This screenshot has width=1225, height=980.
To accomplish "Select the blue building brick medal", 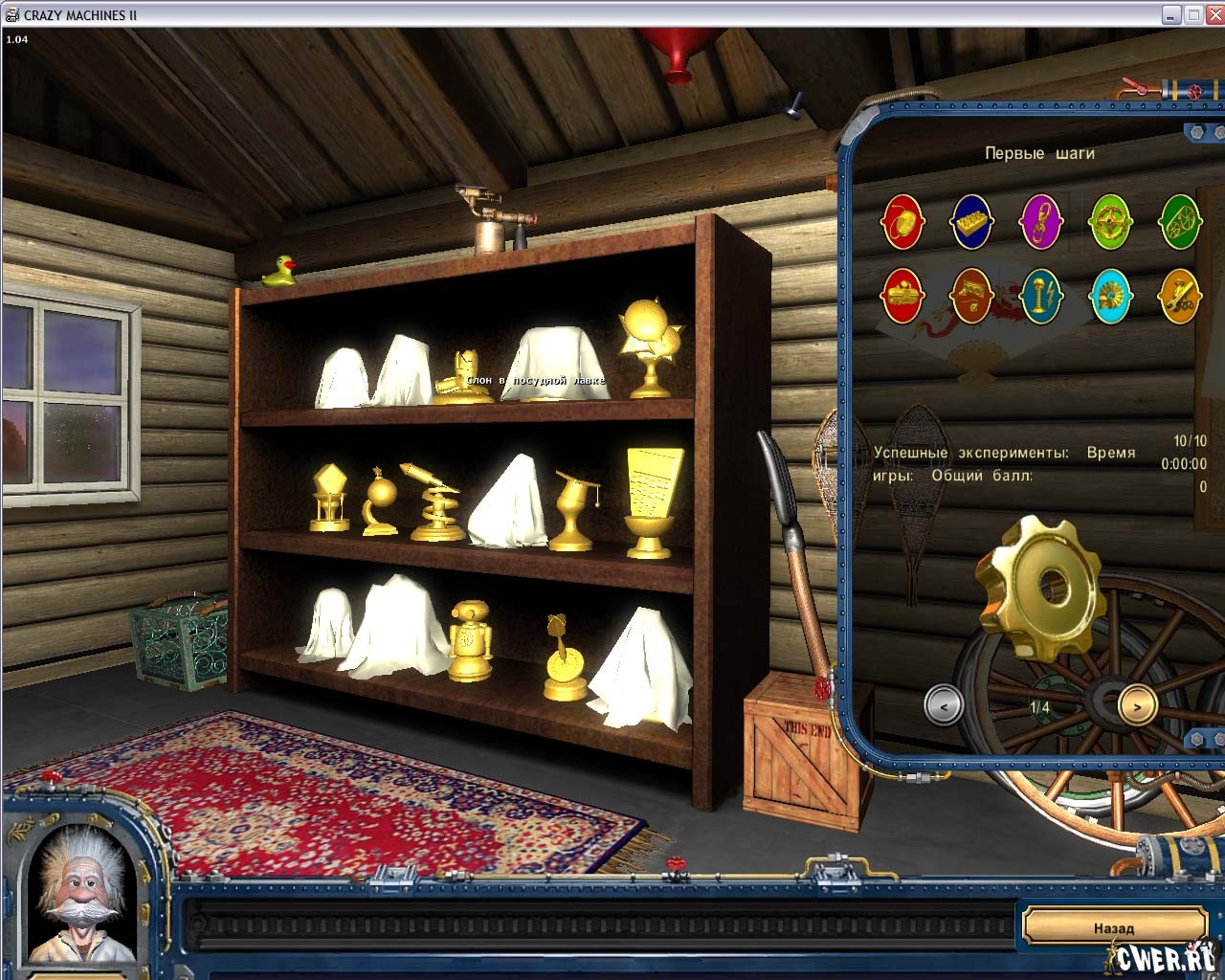I will pos(971,221).
